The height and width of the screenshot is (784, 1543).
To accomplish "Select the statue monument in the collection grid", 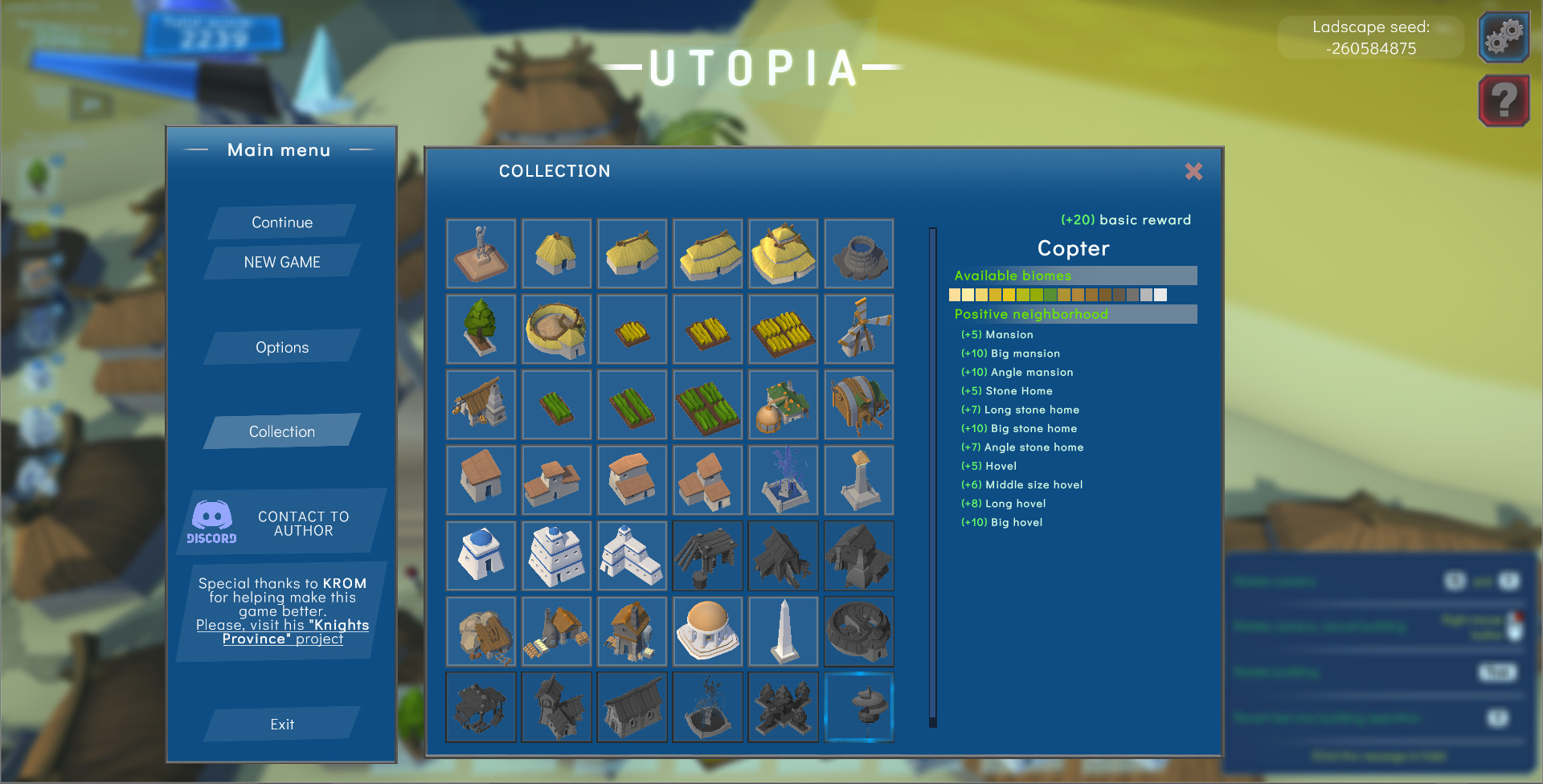I will (x=481, y=253).
